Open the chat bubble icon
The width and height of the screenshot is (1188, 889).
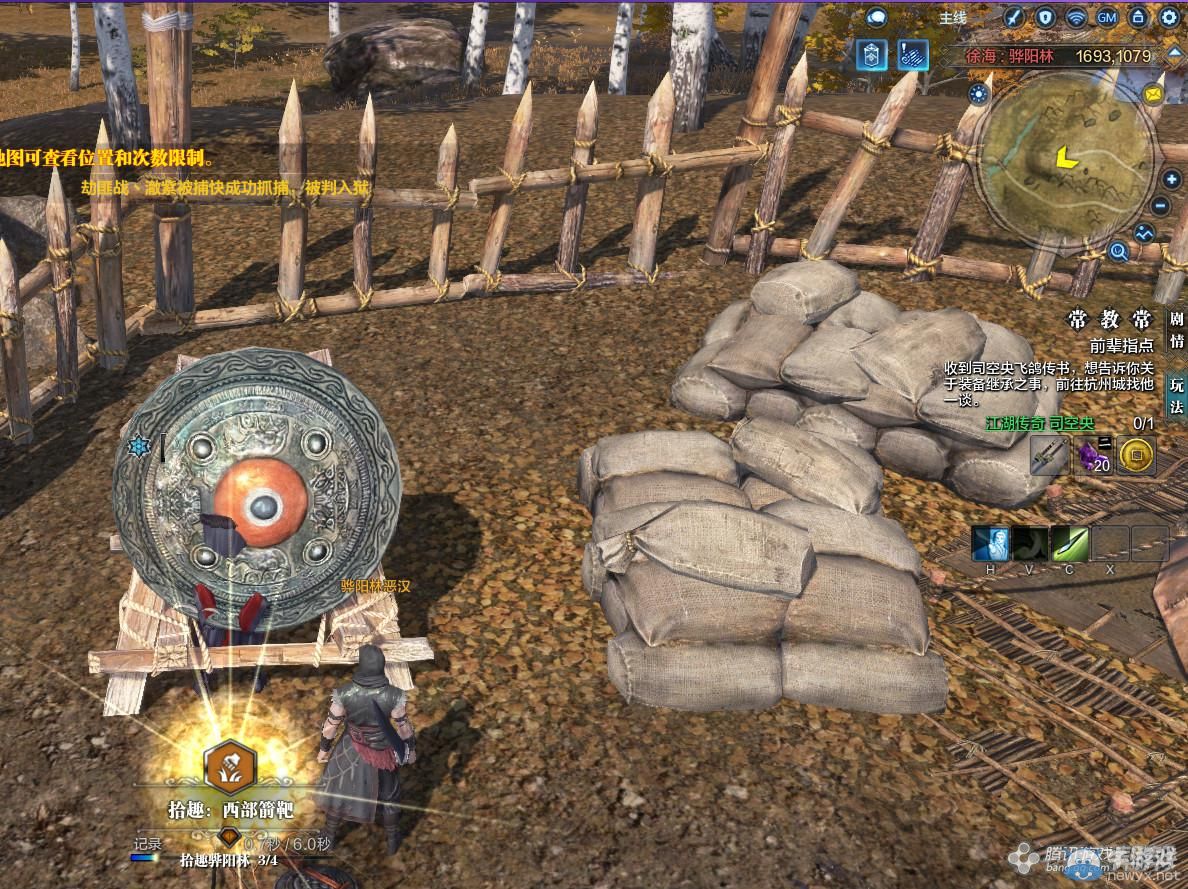point(877,17)
